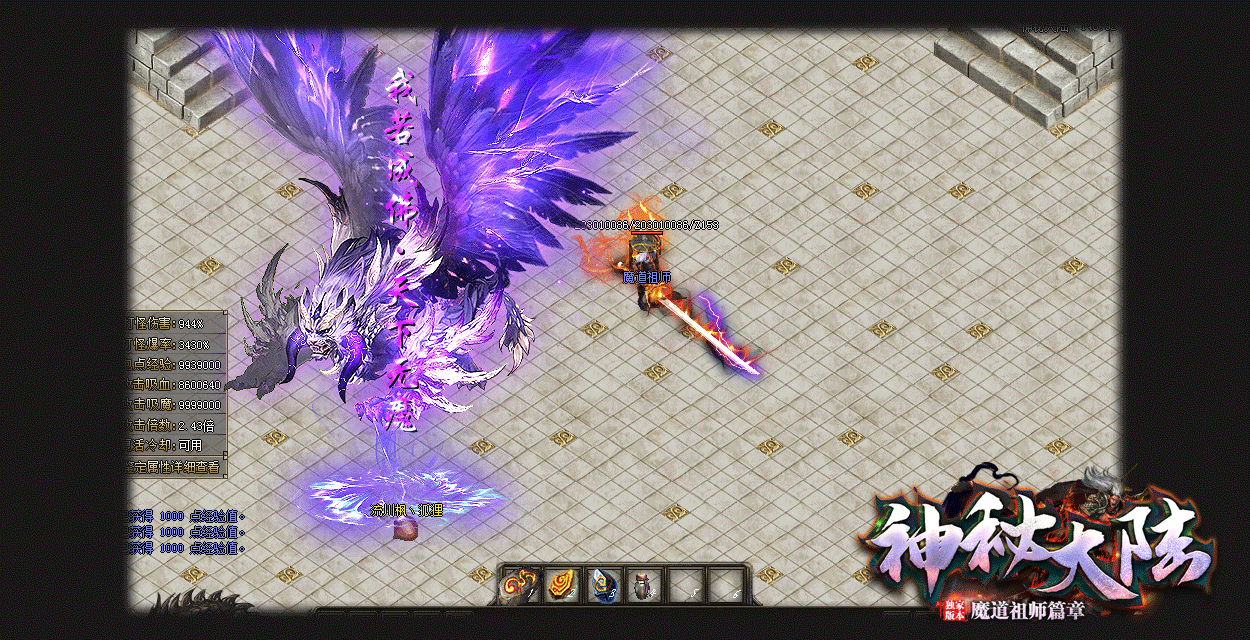This screenshot has height=640, width=1250.
Task: Use the potion jar in hotbar slot 4
Action: [644, 585]
